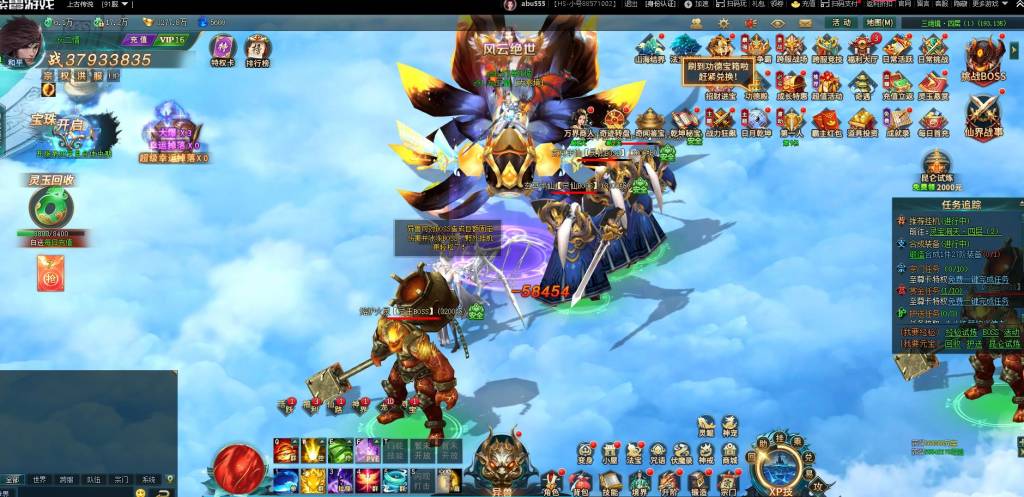Open the 背包 backpack
Viewport: 1024px width, 497px height.
tap(580, 482)
